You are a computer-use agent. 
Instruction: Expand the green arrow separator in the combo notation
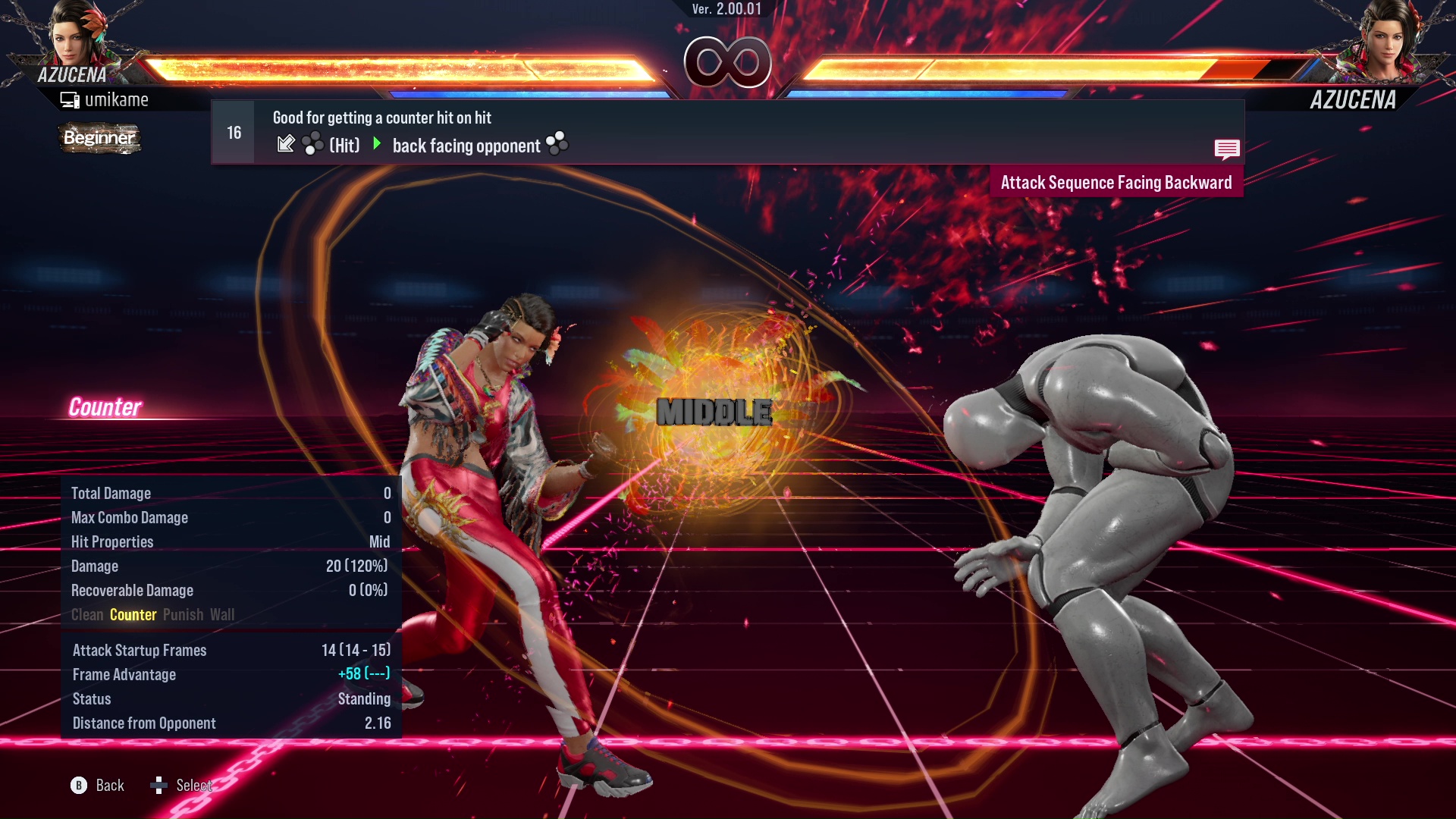(377, 144)
